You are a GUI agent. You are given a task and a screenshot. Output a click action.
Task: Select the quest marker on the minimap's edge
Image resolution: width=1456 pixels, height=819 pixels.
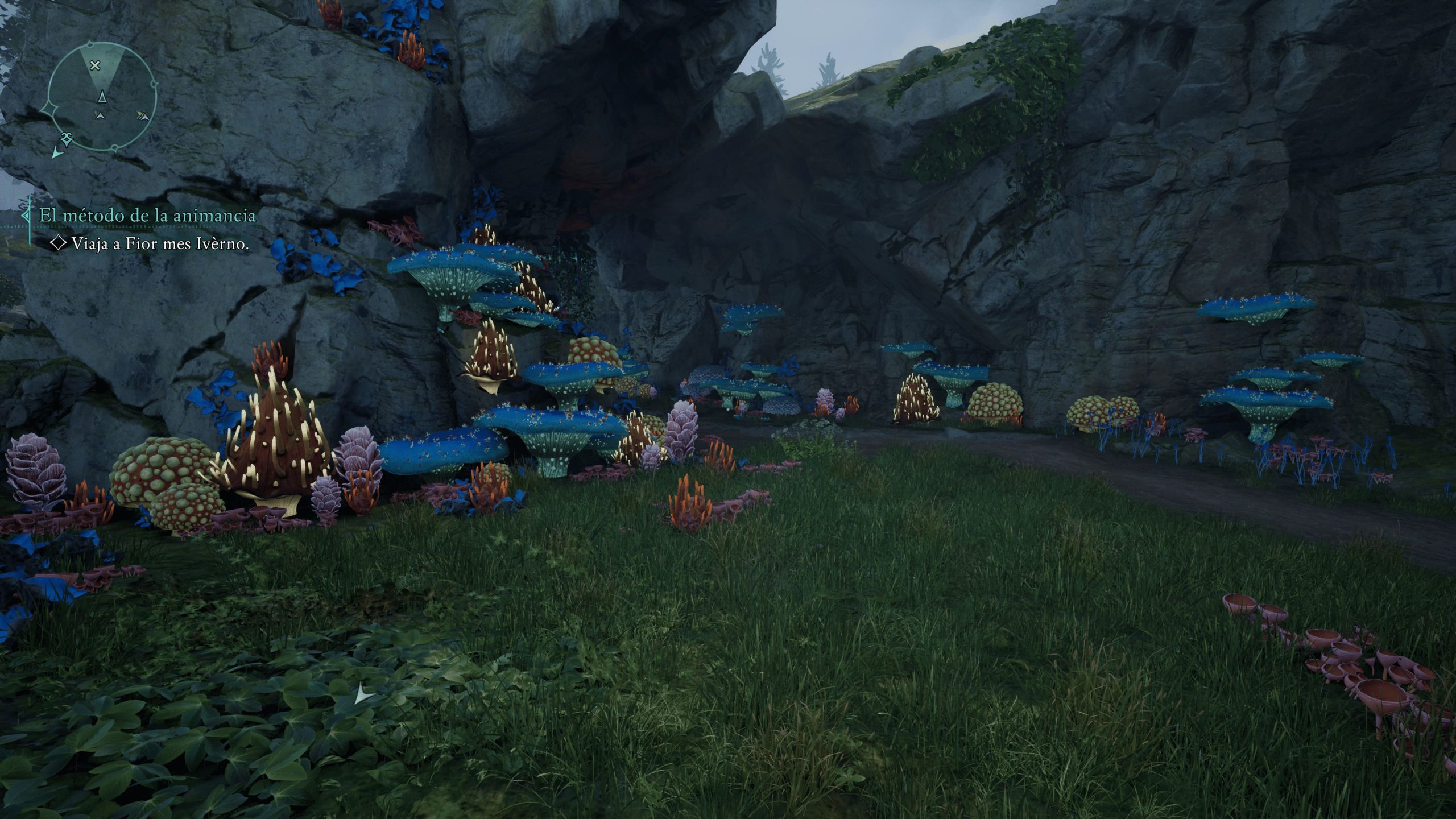click(67, 138)
